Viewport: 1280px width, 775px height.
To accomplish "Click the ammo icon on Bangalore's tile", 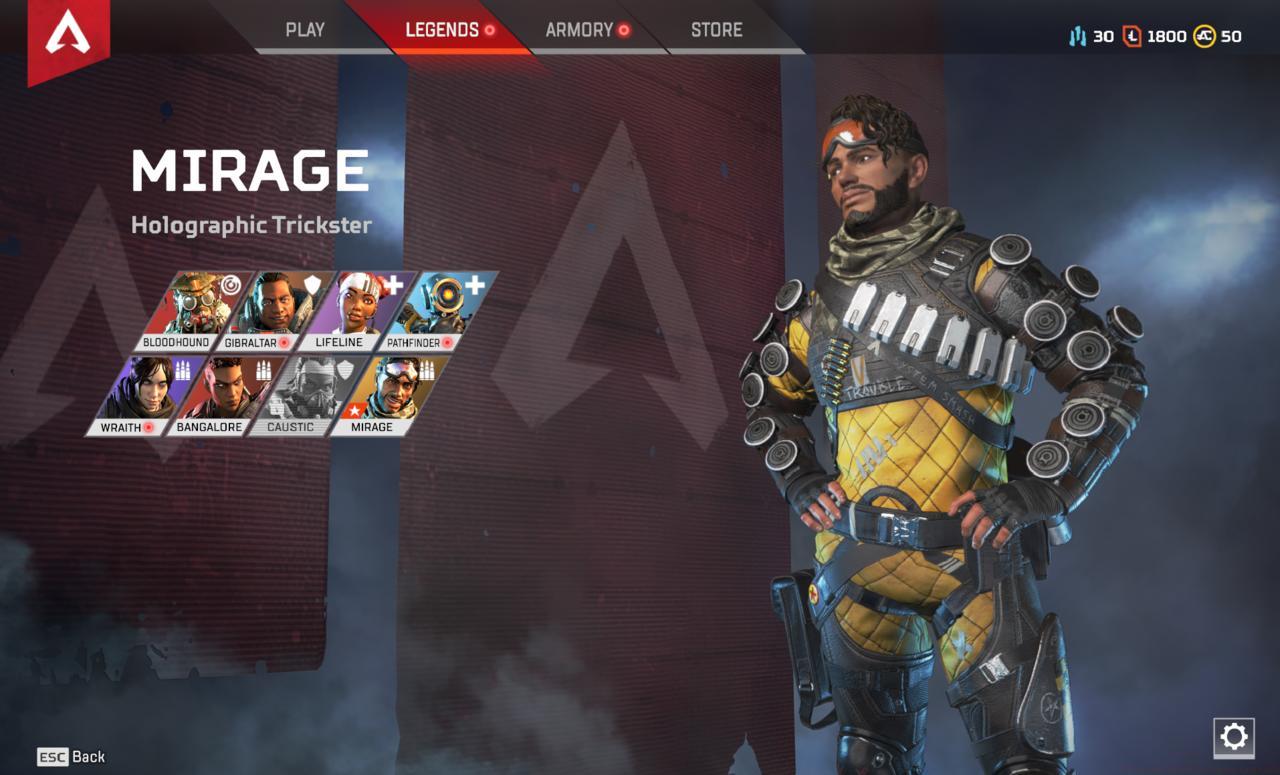I will pos(263,370).
